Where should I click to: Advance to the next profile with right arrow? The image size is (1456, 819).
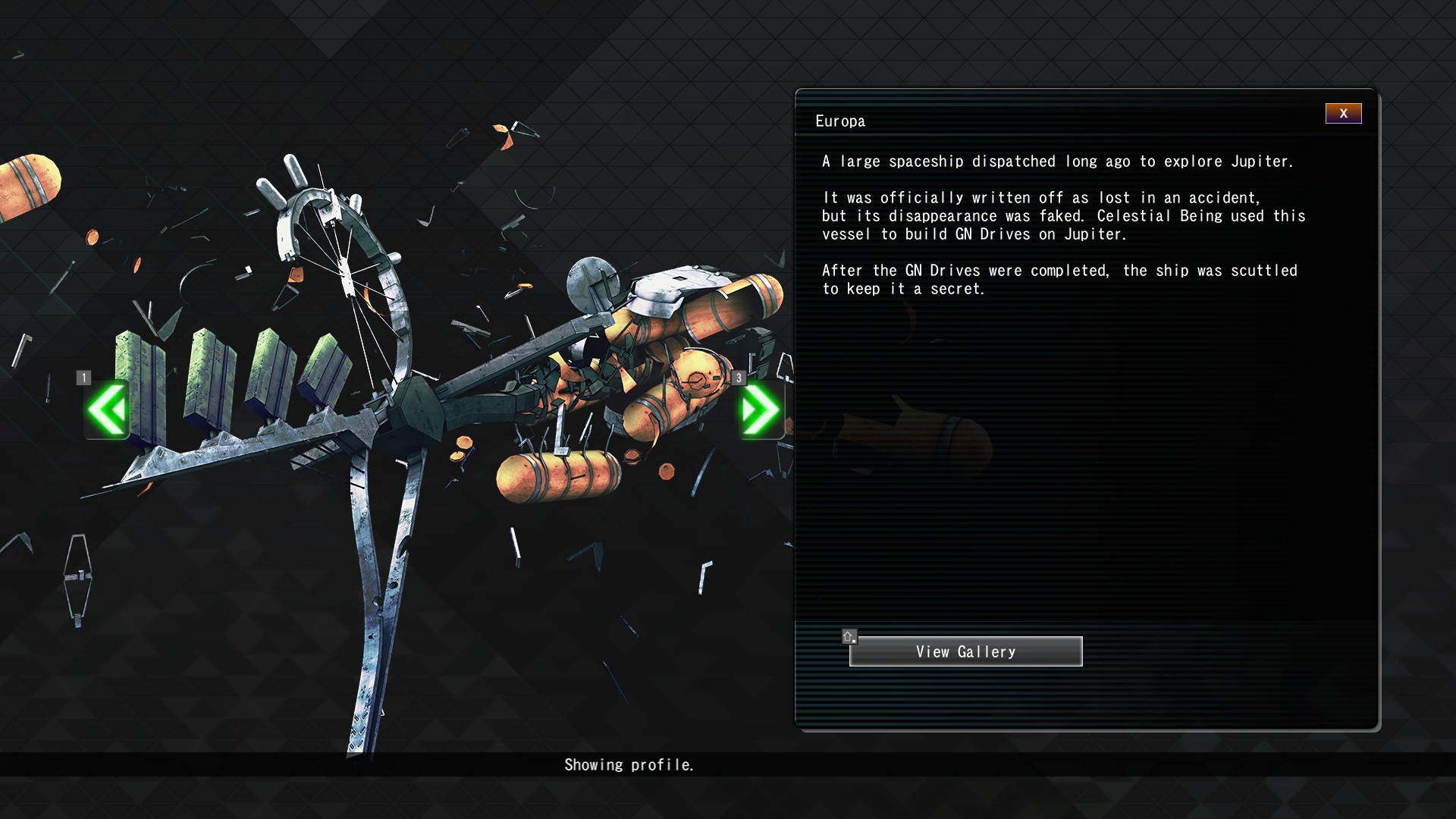[761, 409]
